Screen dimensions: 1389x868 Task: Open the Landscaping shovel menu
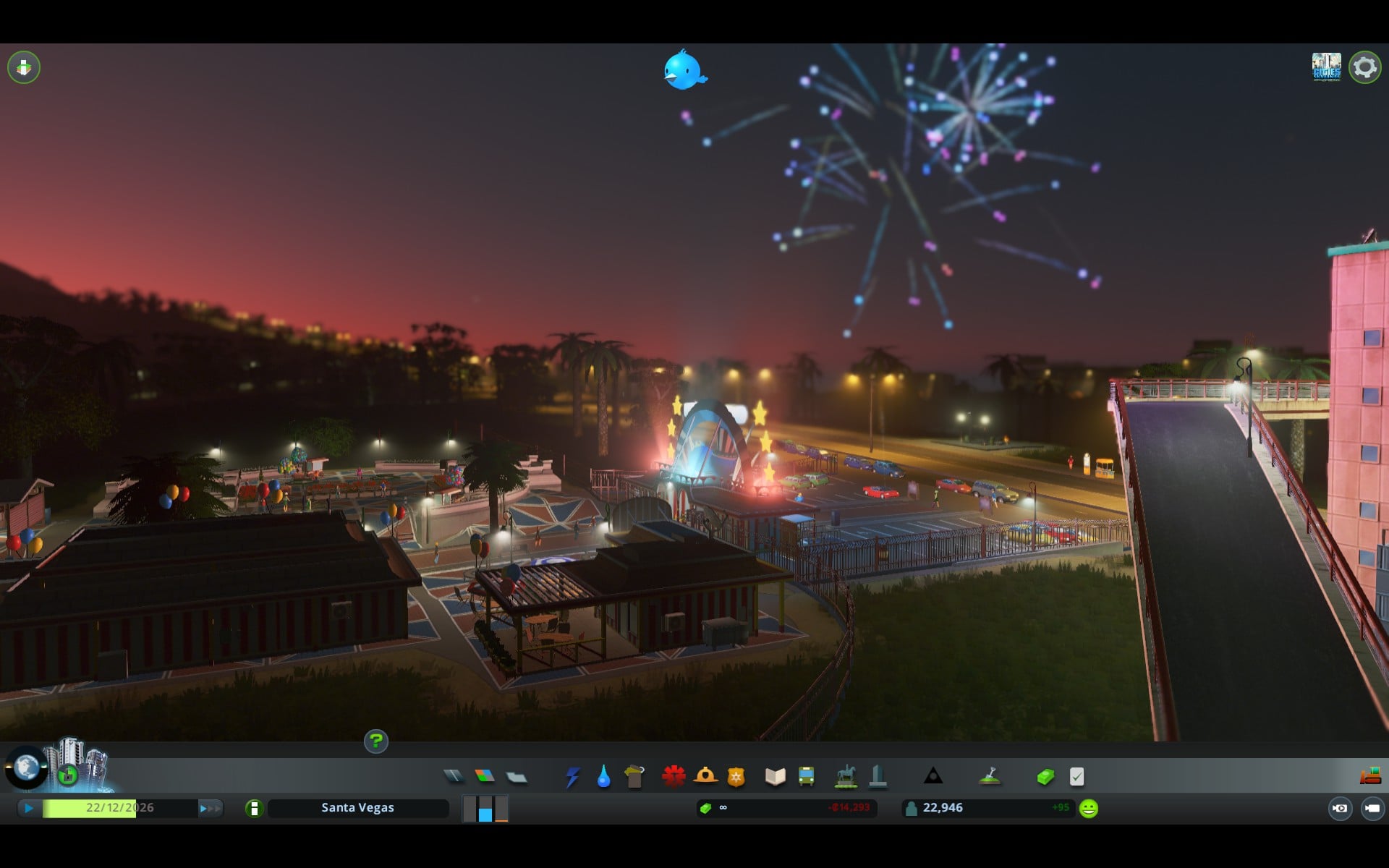[x=990, y=777]
